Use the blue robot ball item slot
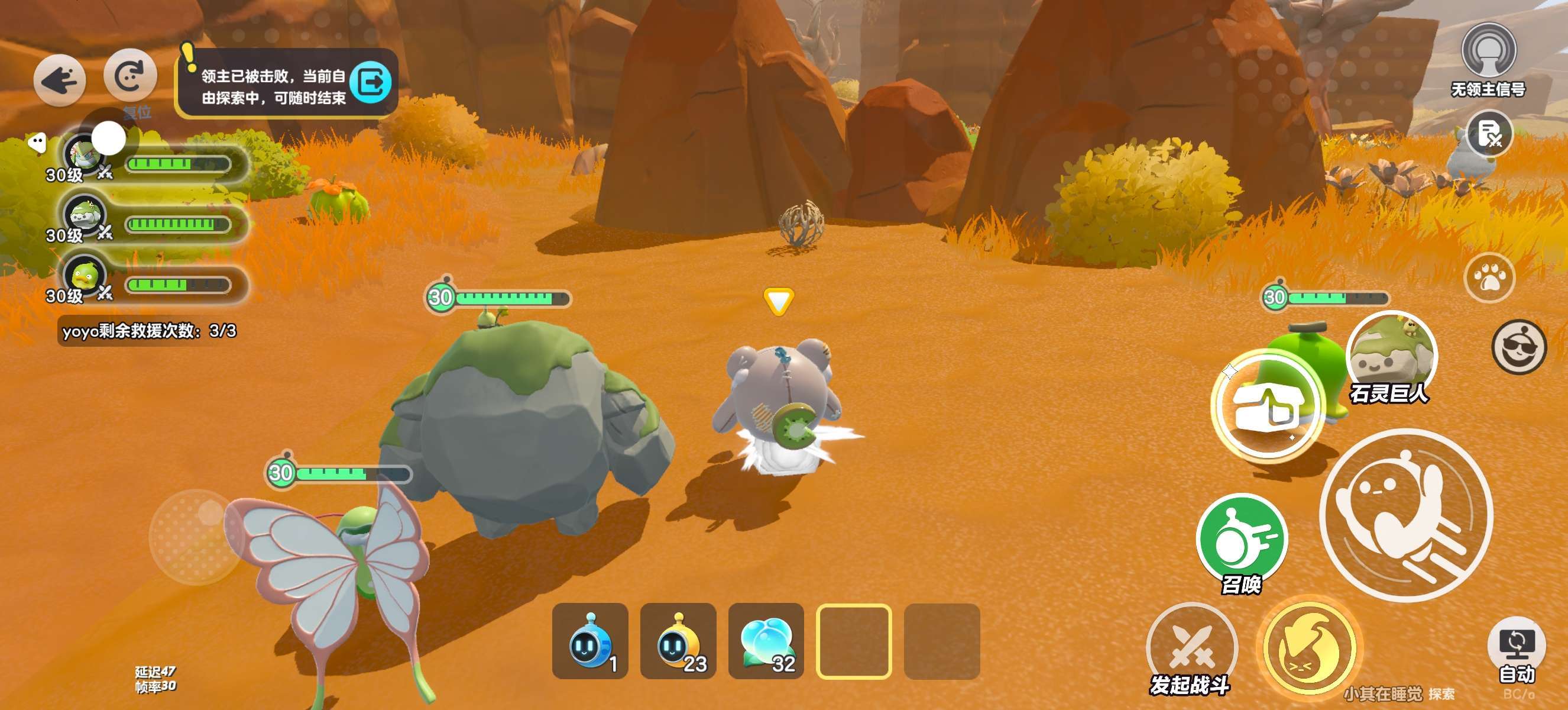 [x=590, y=641]
